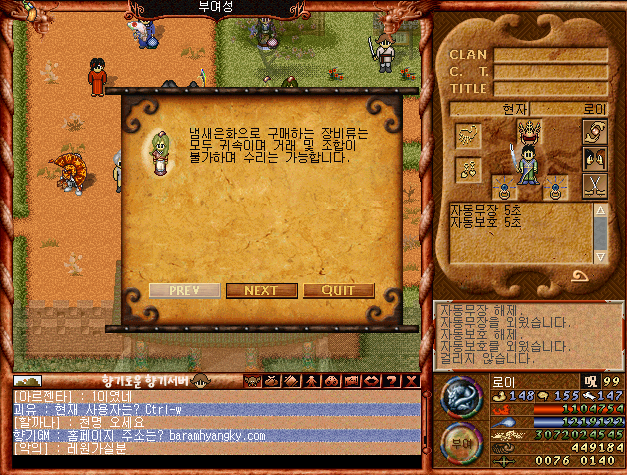
Task: Open the skull icon on the toolbar
Action: (x=250, y=380)
